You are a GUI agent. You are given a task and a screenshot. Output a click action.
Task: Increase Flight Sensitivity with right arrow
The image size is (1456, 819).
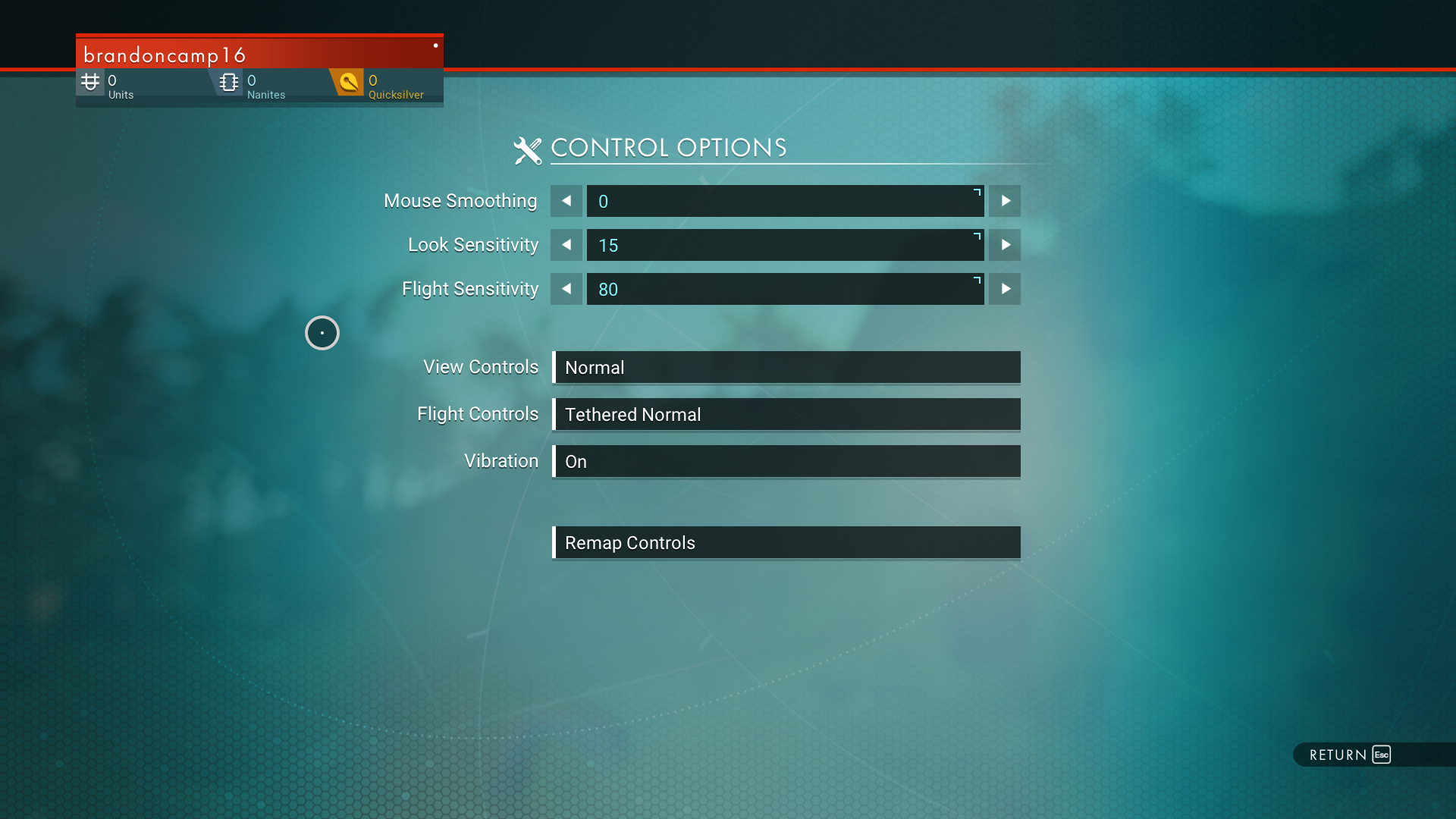click(x=1005, y=289)
